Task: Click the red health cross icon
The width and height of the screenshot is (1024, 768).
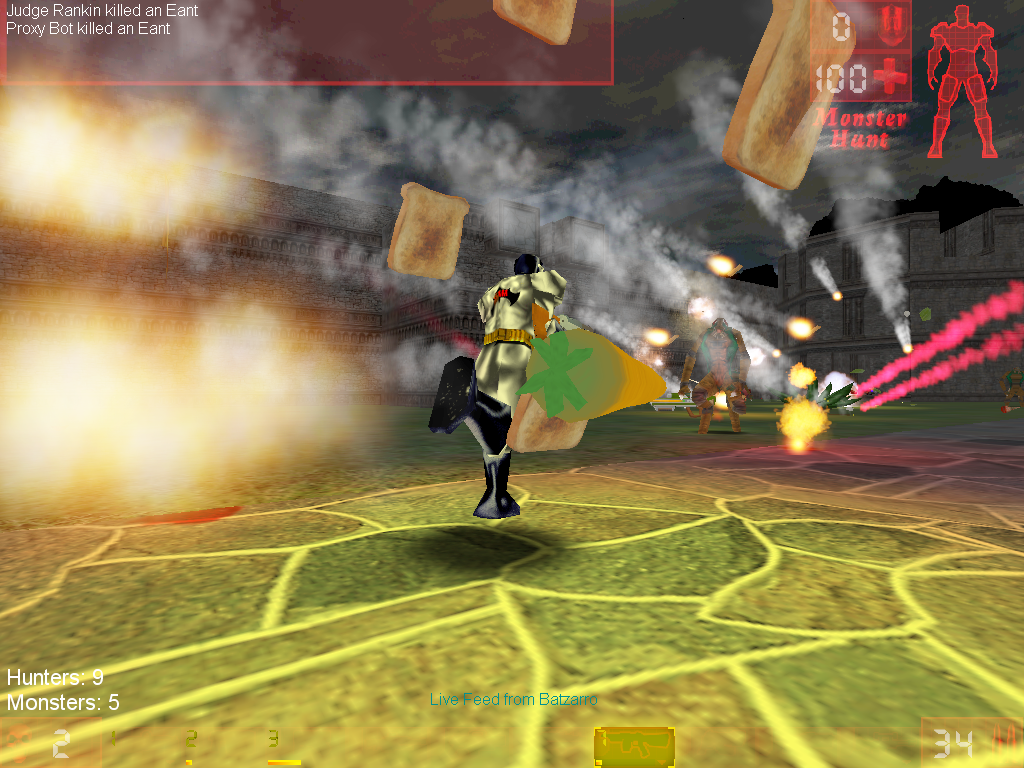Action: tap(889, 76)
